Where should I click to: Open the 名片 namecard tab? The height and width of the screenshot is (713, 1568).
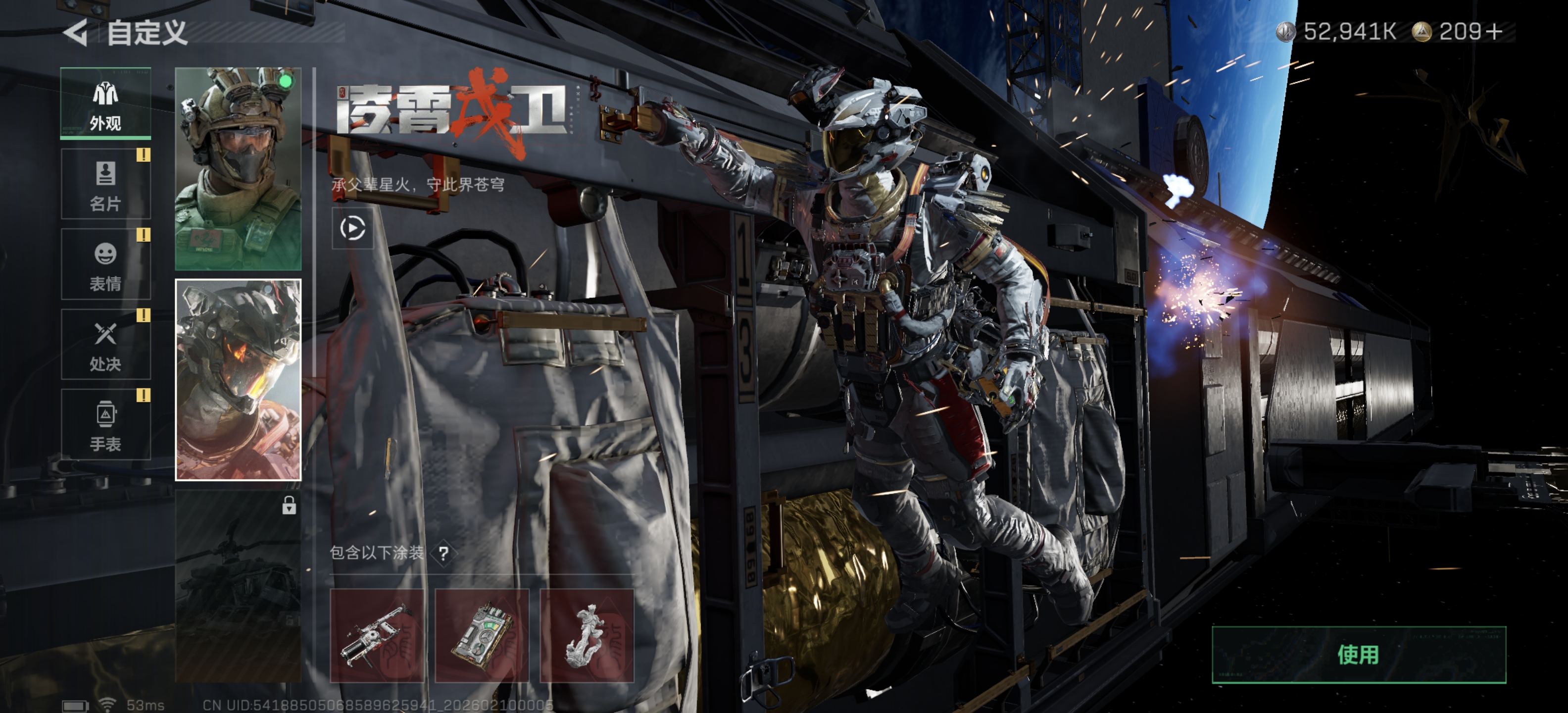click(x=105, y=185)
